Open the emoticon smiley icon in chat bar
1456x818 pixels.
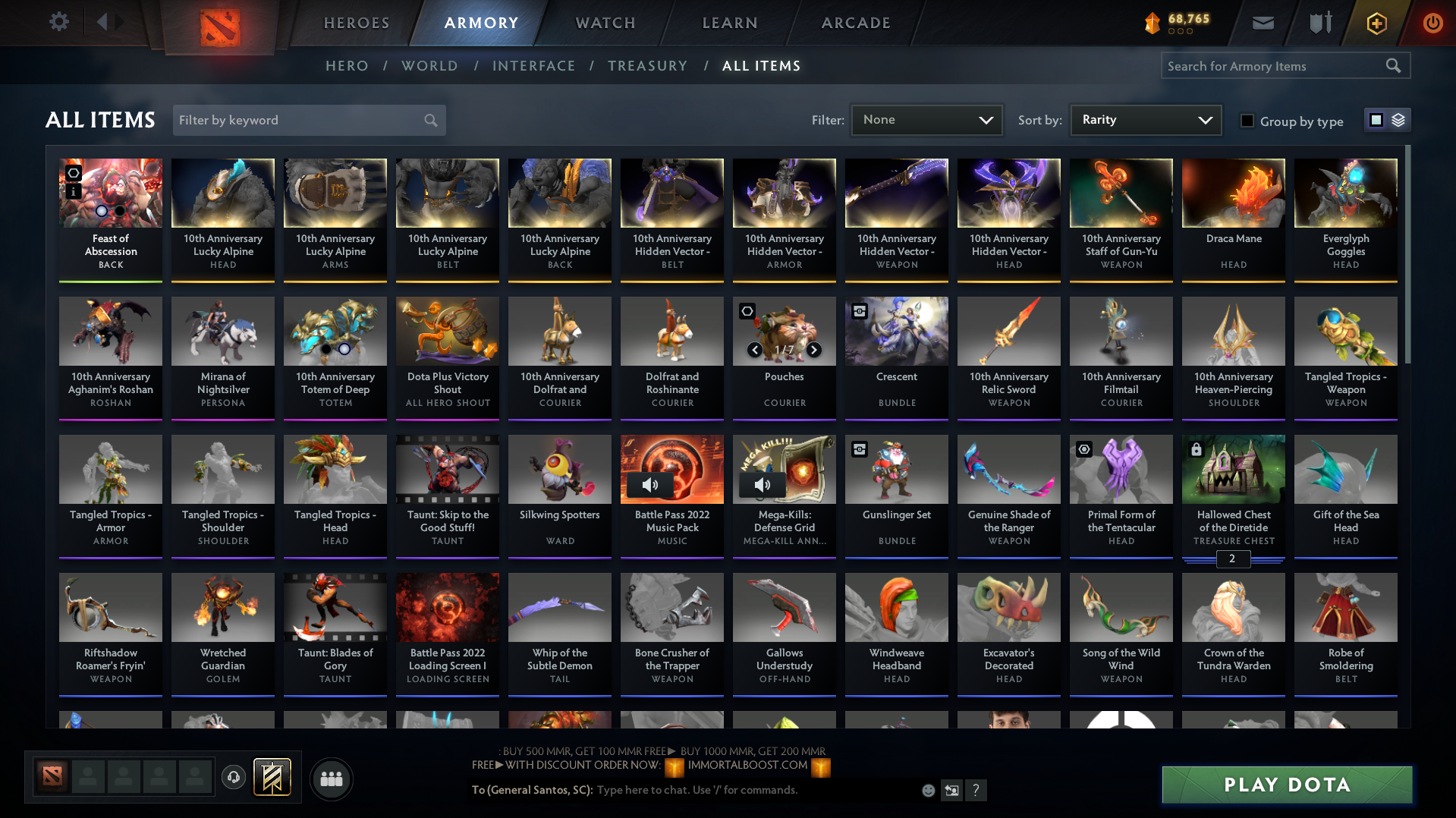[x=928, y=790]
